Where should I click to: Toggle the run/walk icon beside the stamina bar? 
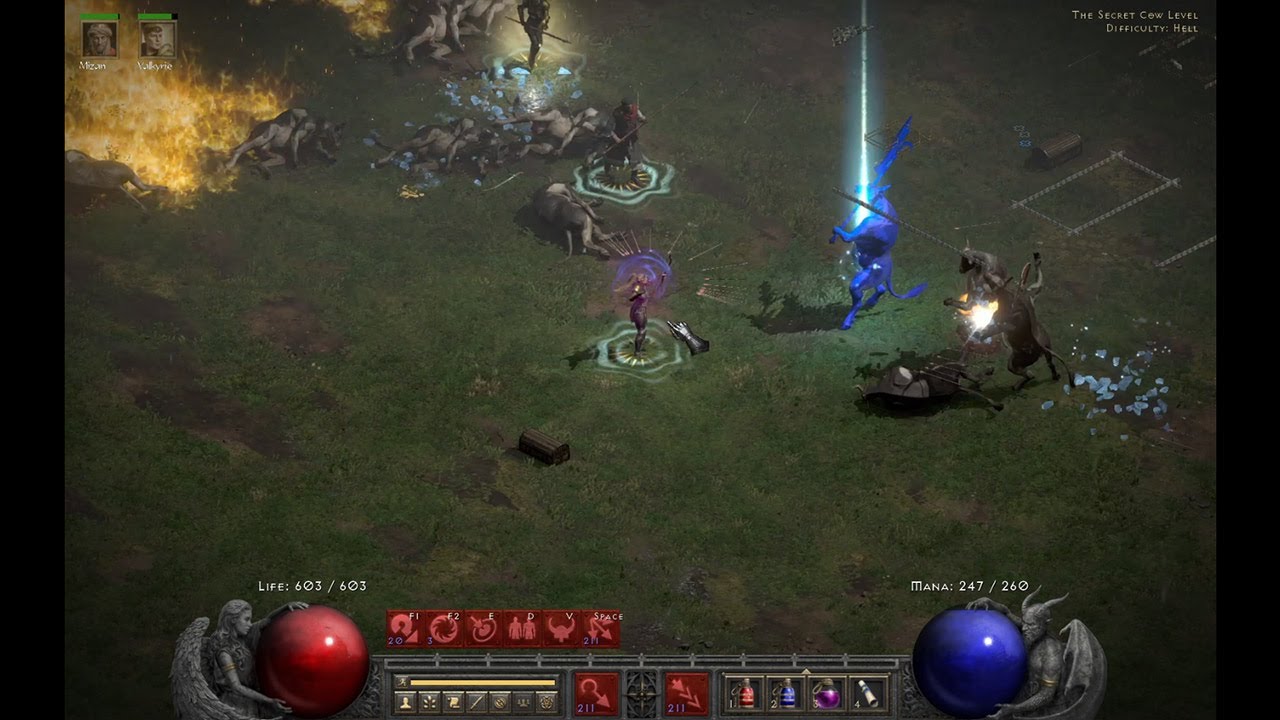(402, 683)
